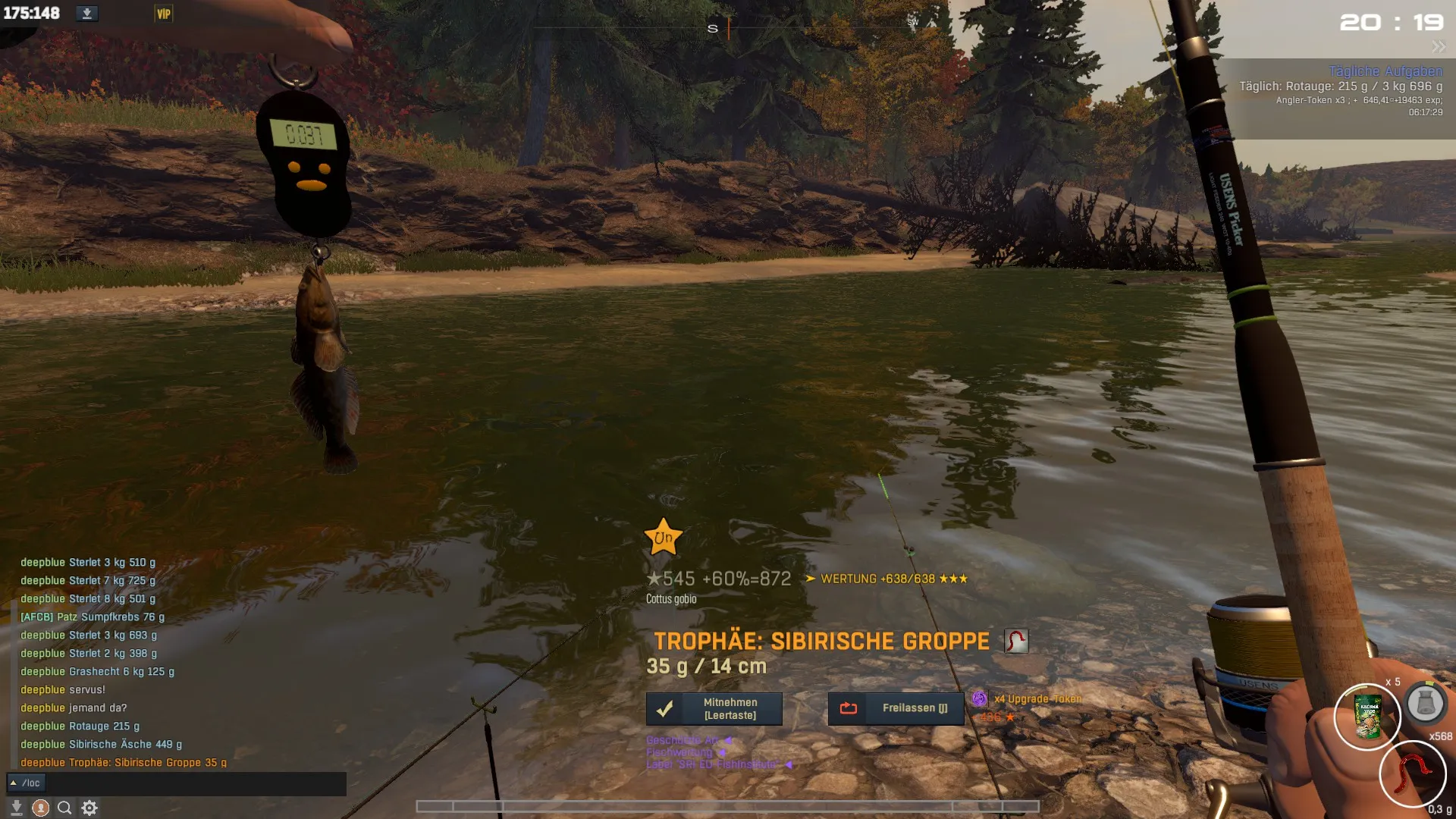Select the groundbait bag slot

click(x=1367, y=717)
